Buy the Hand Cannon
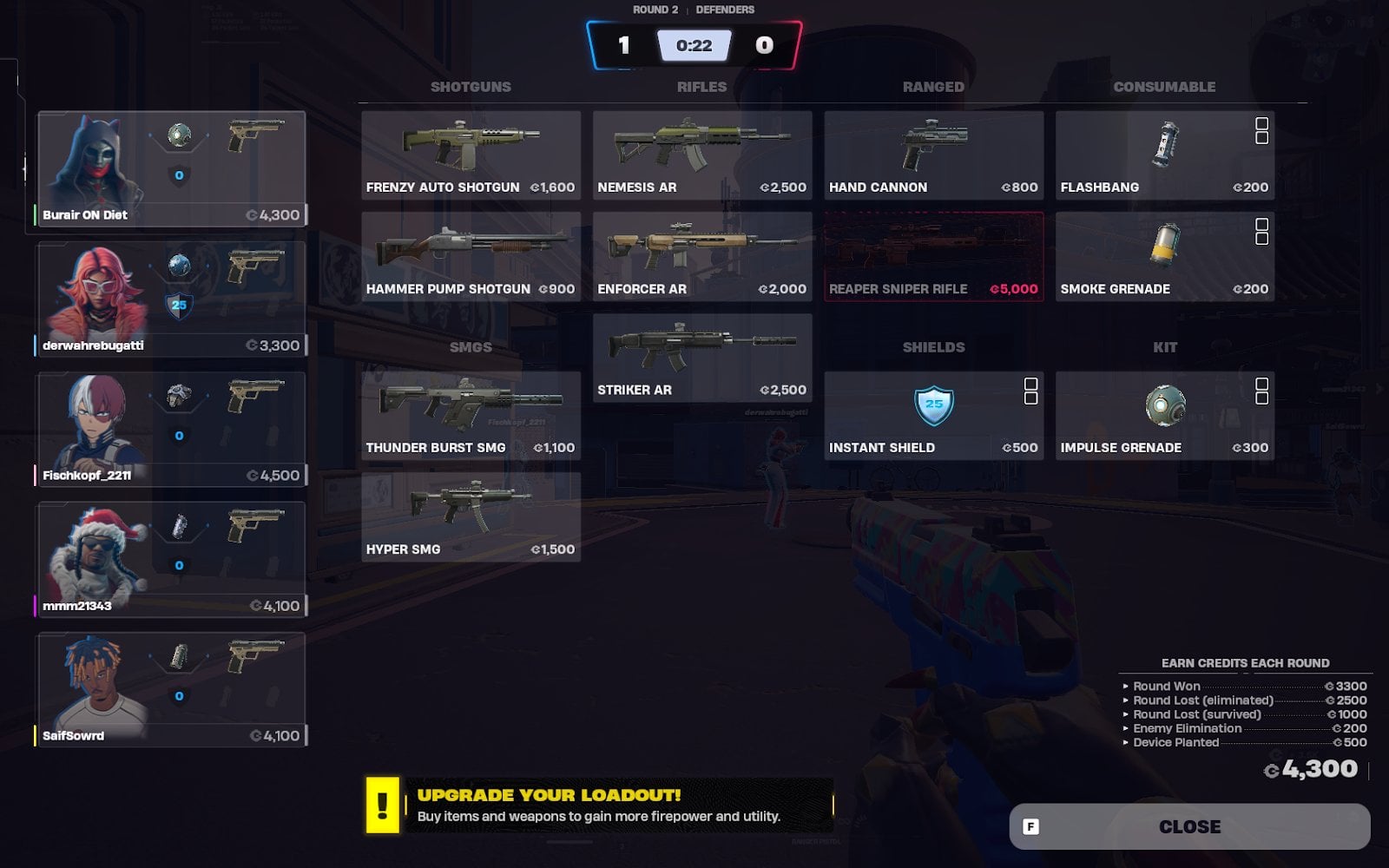 click(933, 155)
